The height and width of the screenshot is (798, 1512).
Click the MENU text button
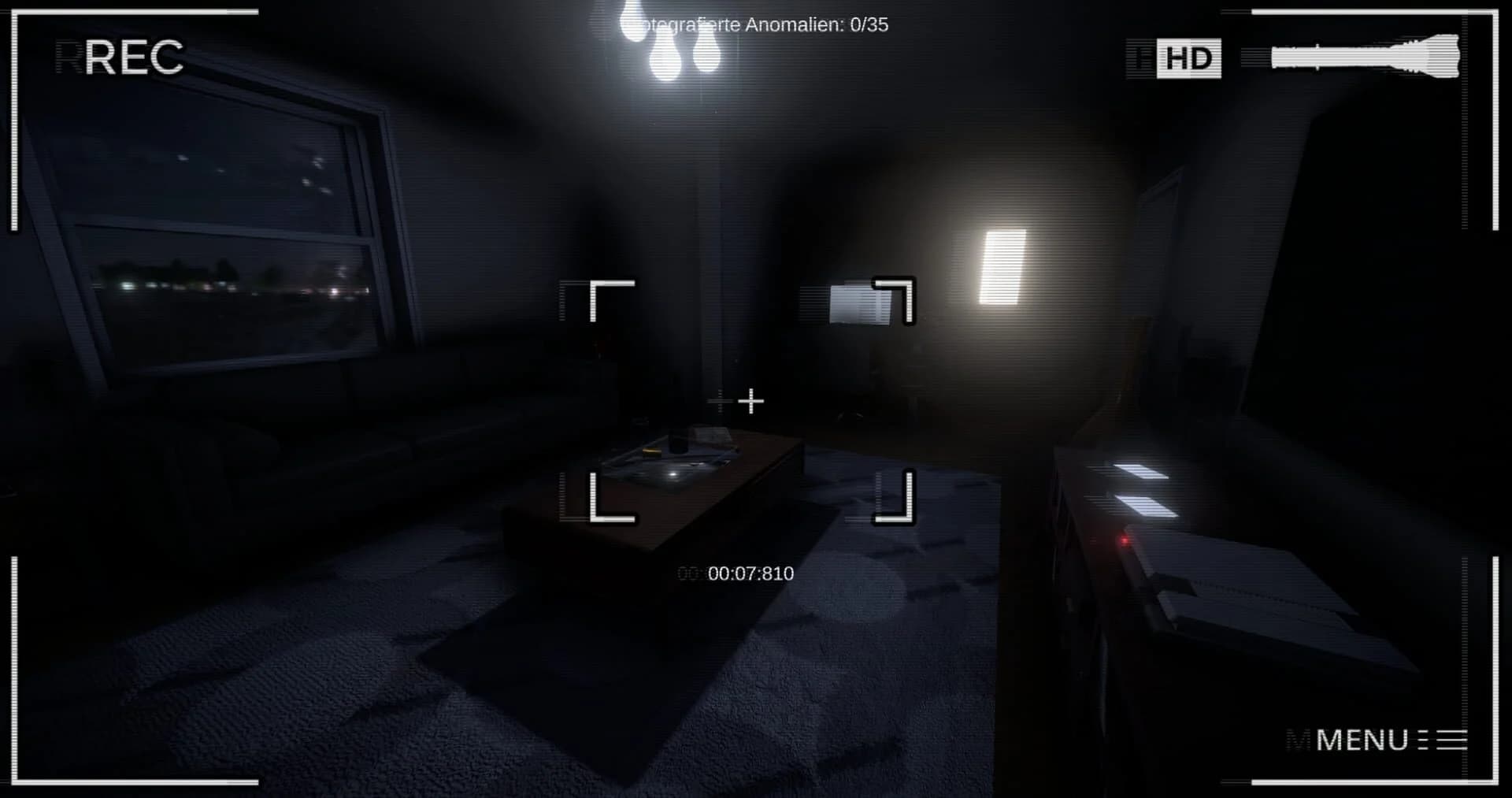1361,740
